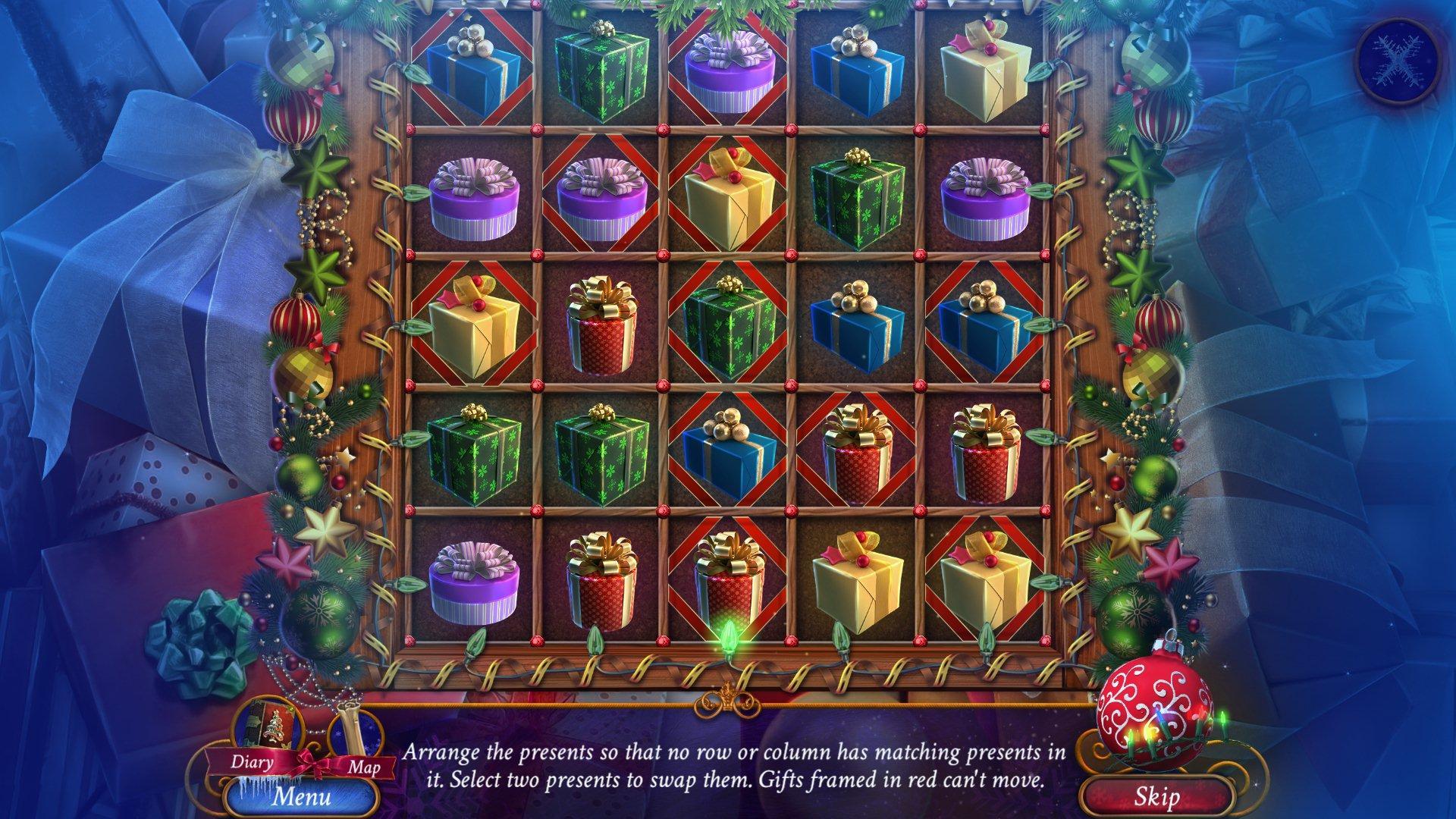Select the green gift in row two, fourth column
The image size is (1456, 819).
[x=857, y=193]
